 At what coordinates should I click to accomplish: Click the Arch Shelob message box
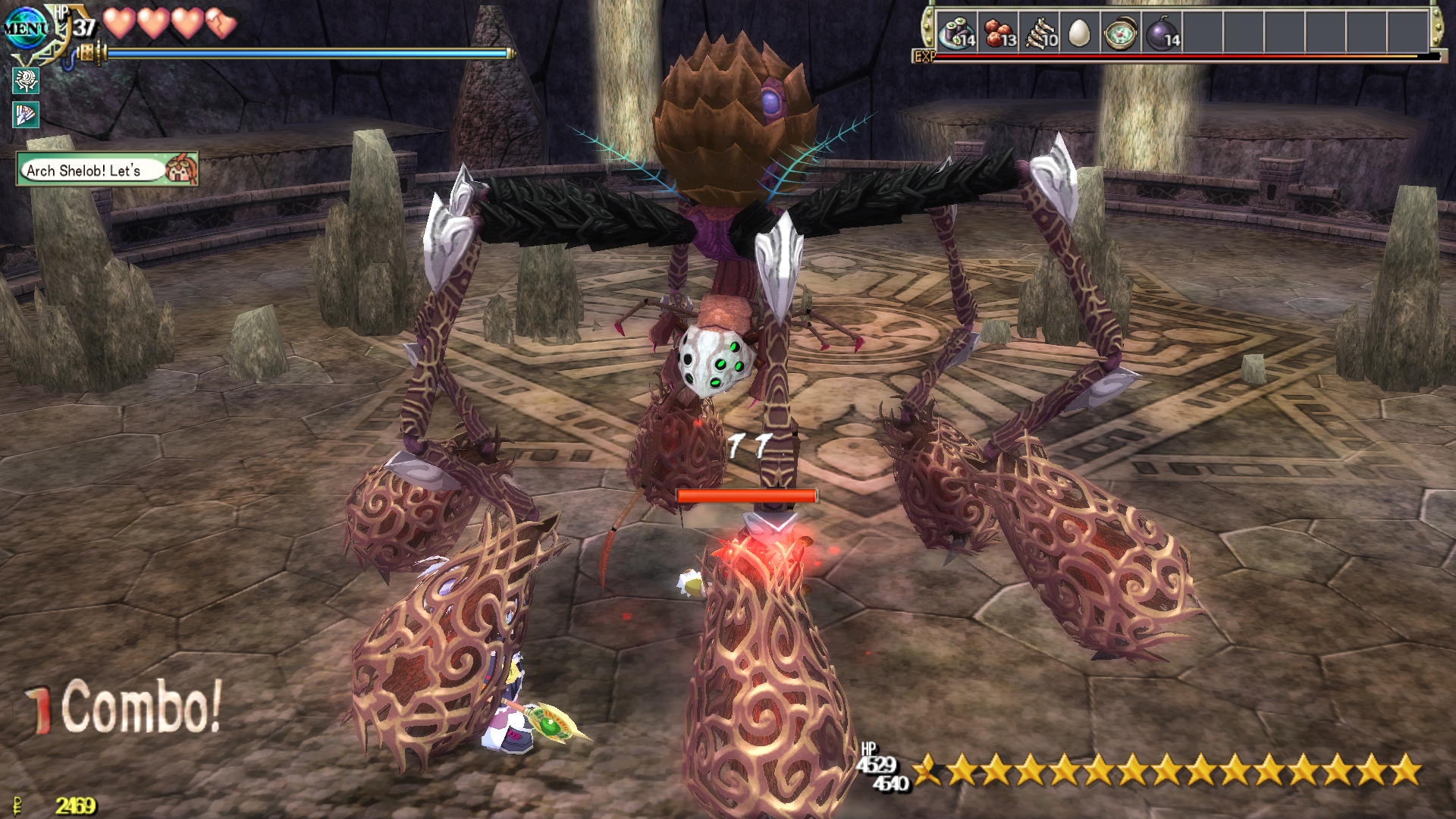coord(106,170)
